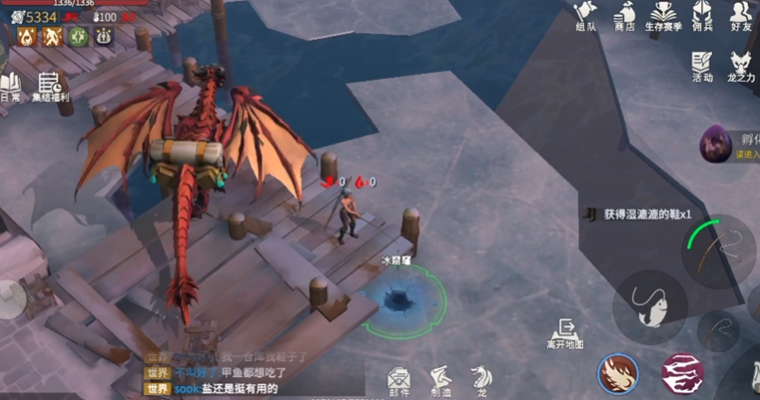The image size is (760, 400).
Task: Open the 日常 daily tasks book
Action: coord(10,87)
